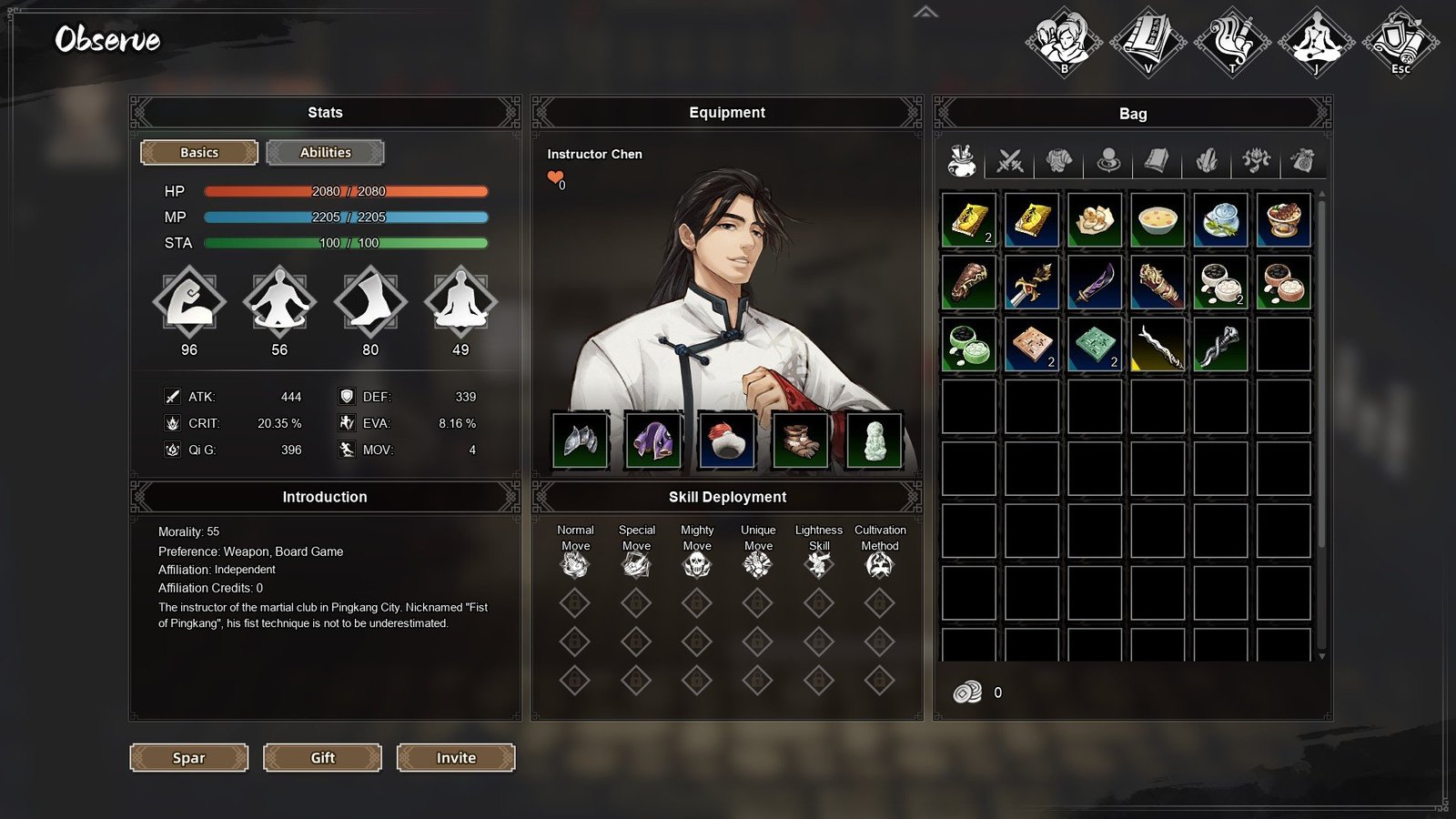This screenshot has width=1456, height=819.
Task: Switch to the Abilities stats tab
Action: point(325,152)
